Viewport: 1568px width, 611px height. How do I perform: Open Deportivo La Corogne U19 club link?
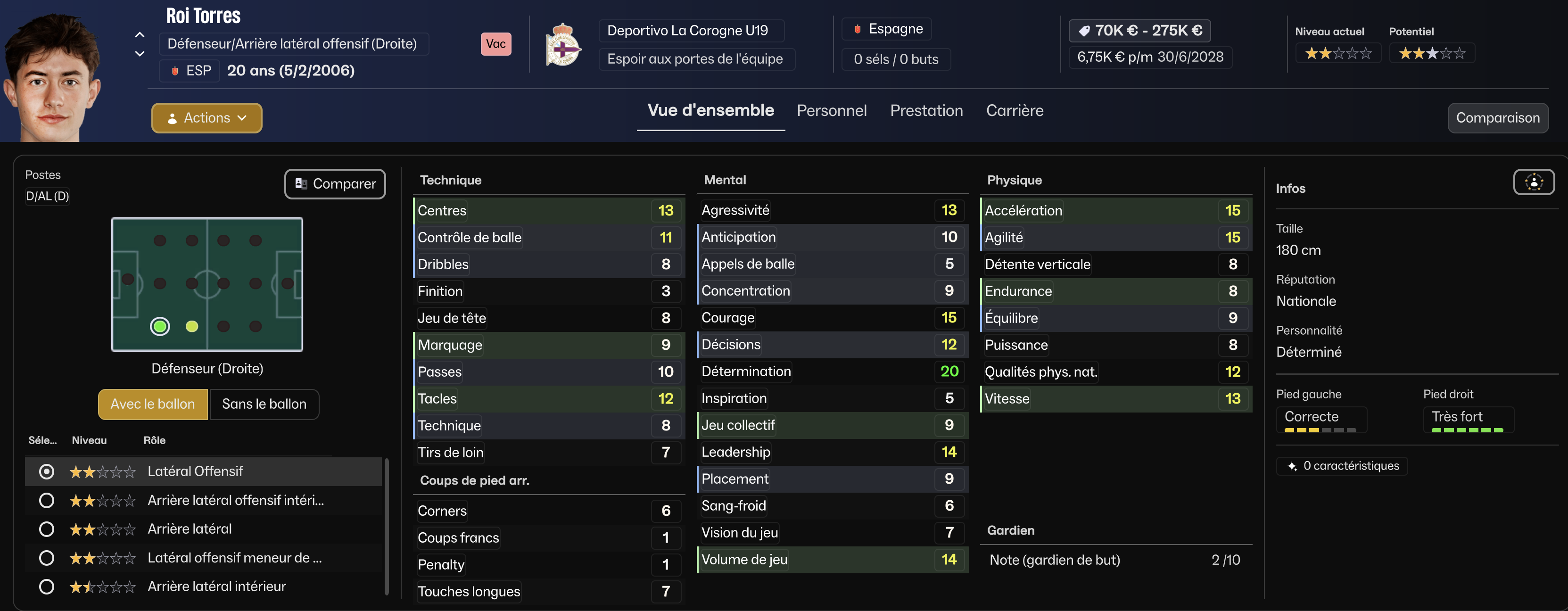pos(687,31)
